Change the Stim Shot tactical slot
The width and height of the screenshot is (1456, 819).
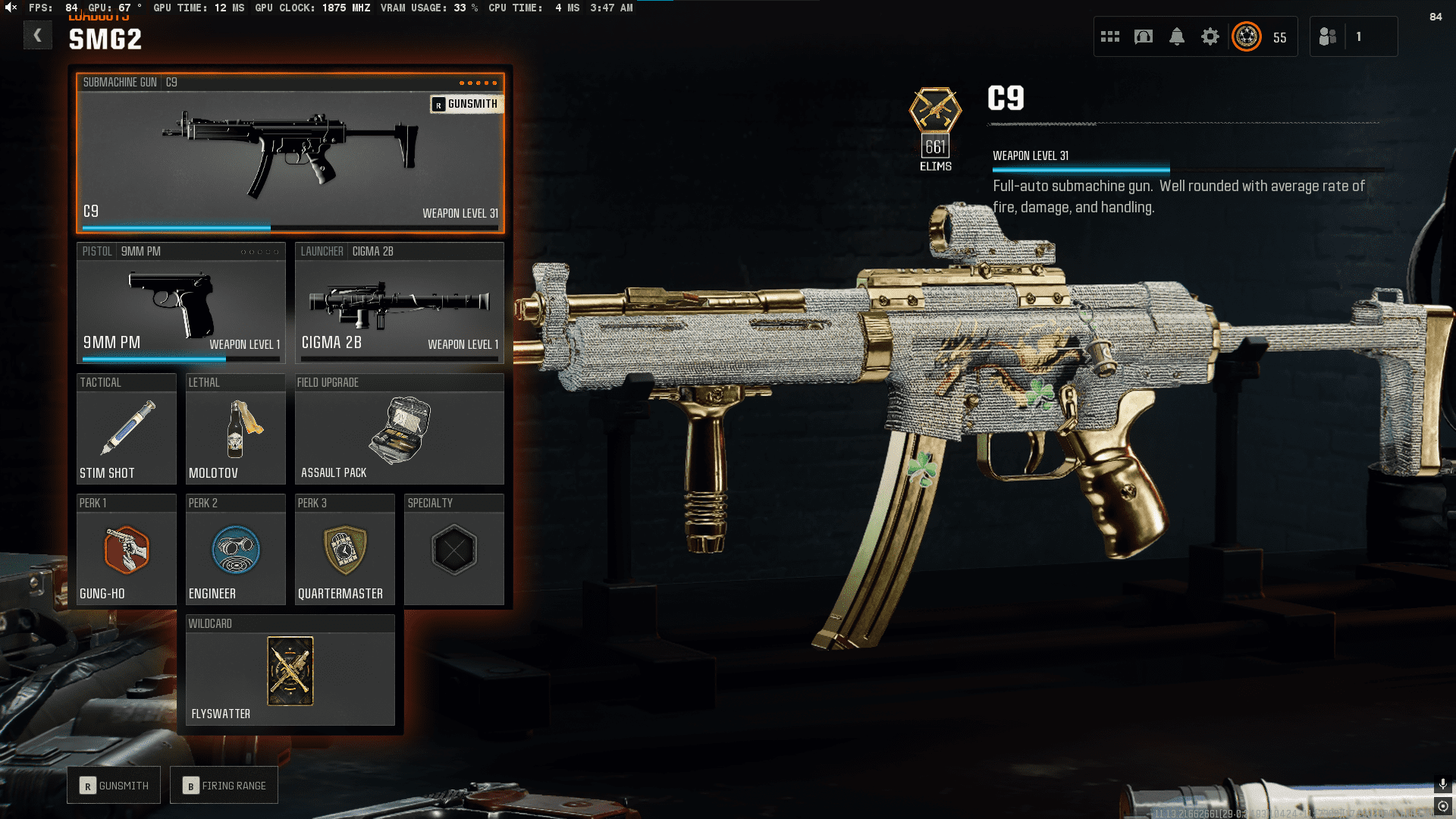[126, 429]
